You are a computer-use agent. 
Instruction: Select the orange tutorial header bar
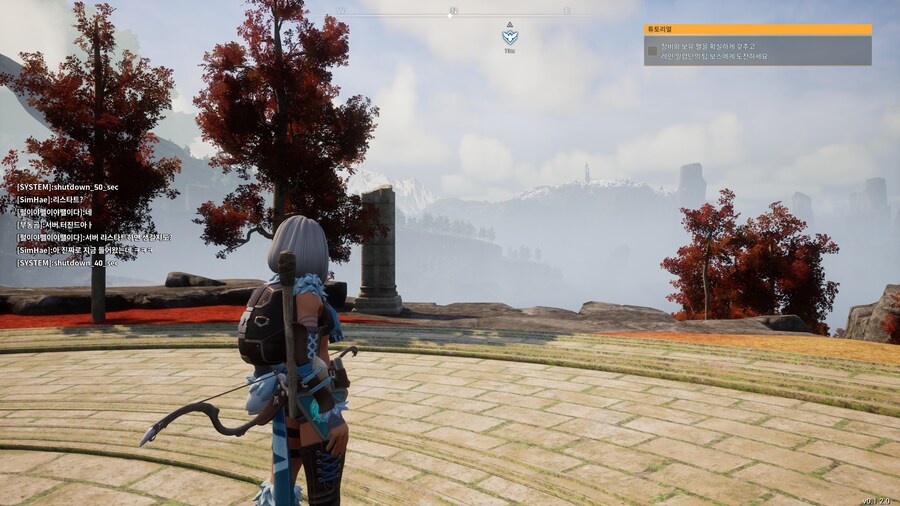pyautogui.click(x=757, y=30)
